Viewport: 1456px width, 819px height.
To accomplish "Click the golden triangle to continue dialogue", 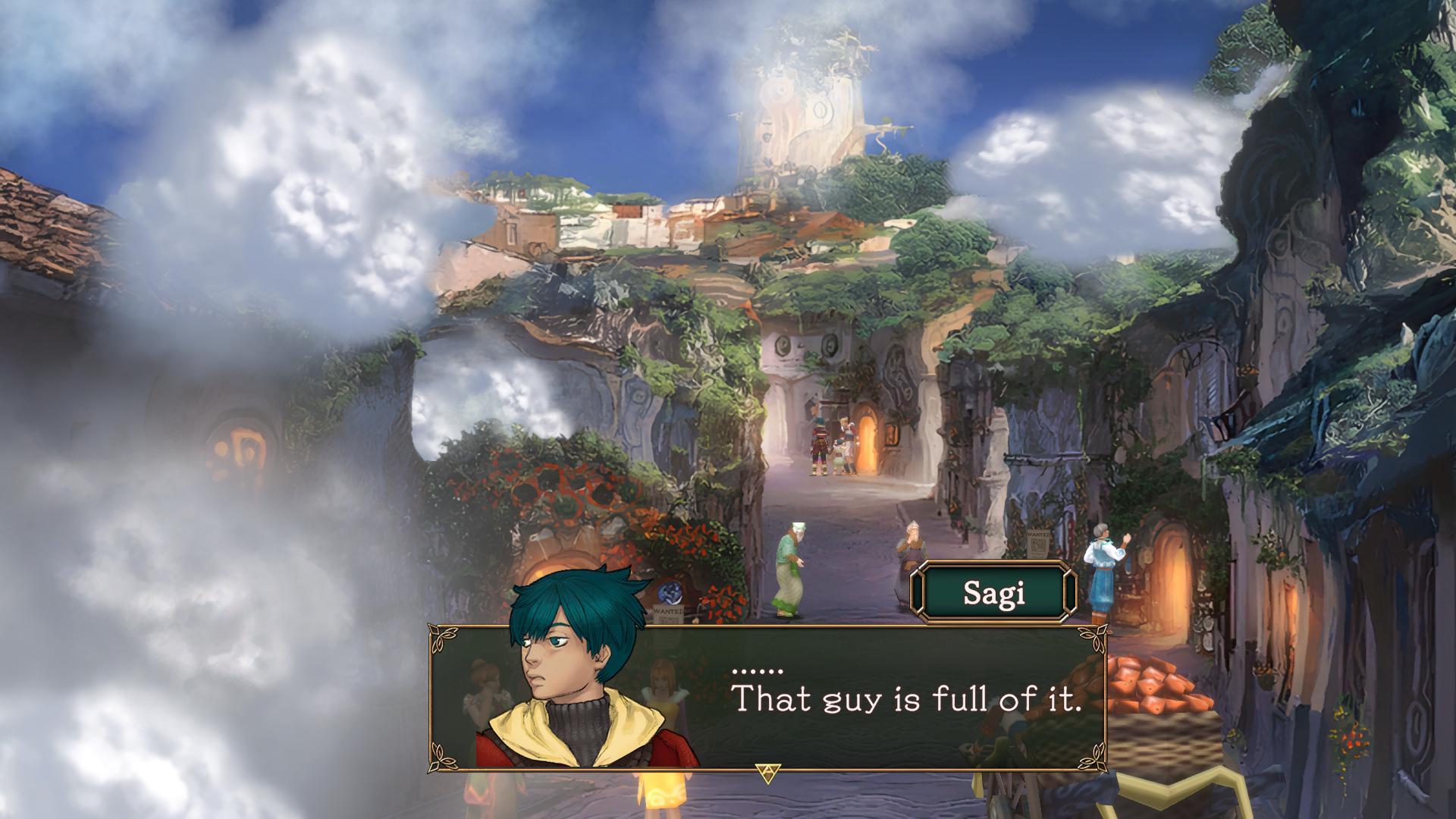I will (x=767, y=773).
